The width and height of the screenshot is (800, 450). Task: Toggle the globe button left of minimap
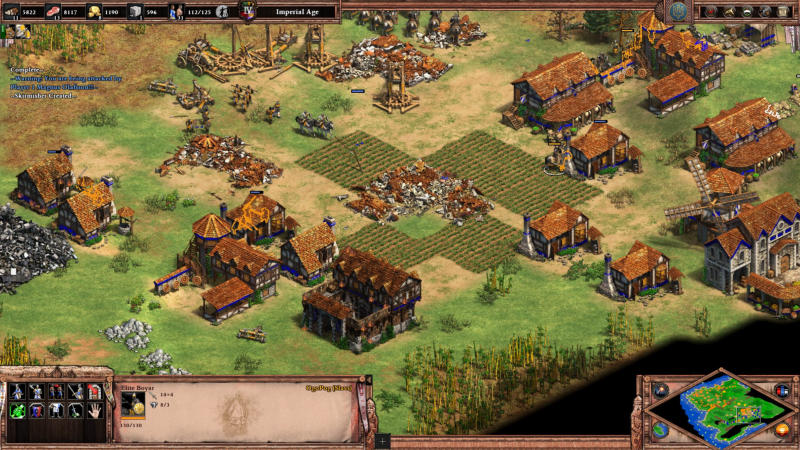click(x=660, y=429)
